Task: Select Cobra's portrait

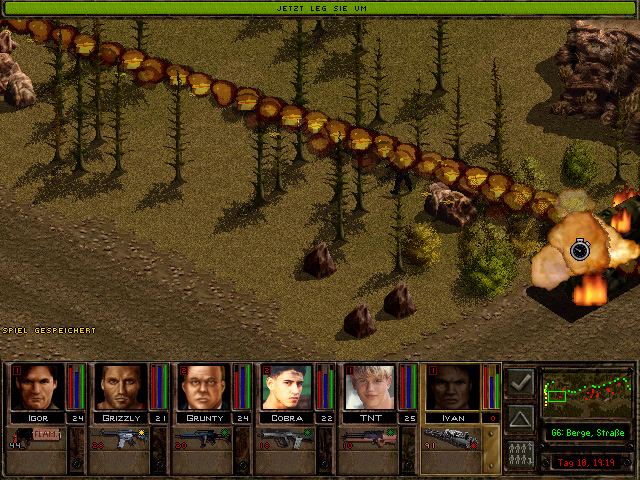Action: point(285,387)
